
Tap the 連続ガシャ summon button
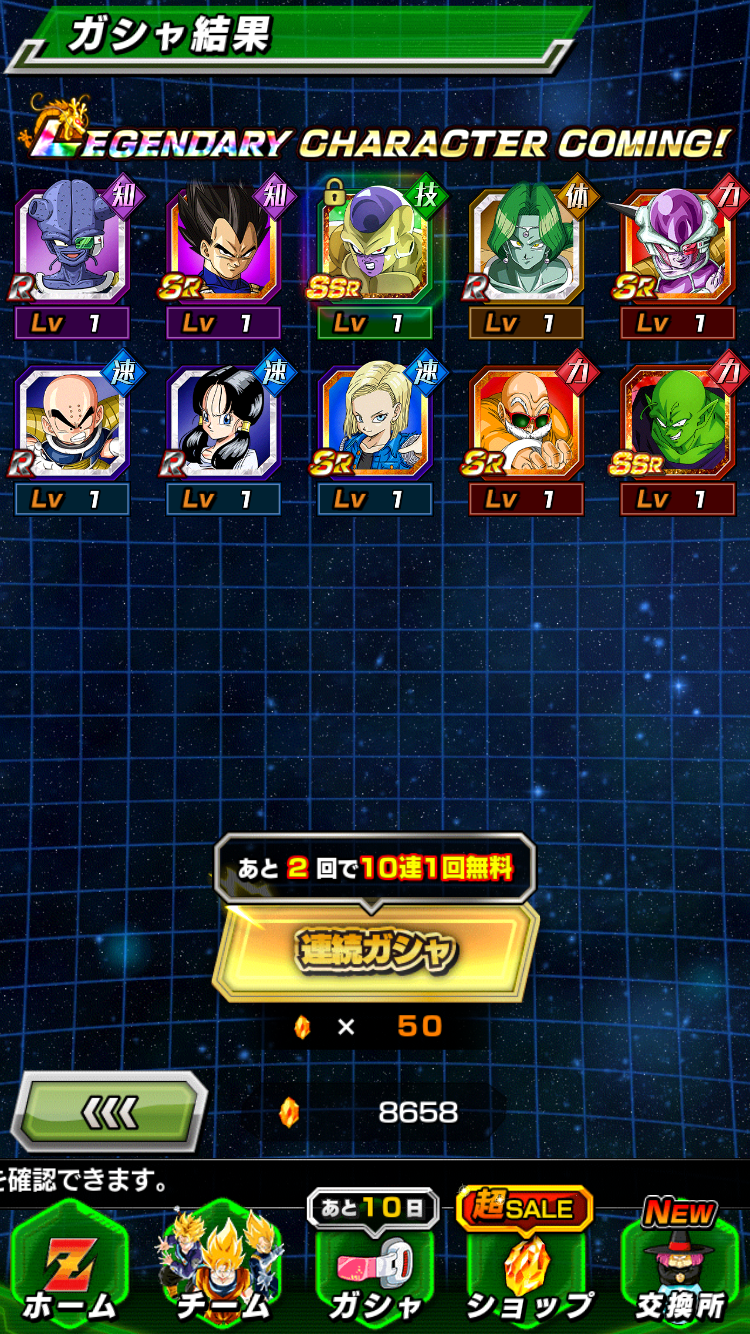coord(375,950)
